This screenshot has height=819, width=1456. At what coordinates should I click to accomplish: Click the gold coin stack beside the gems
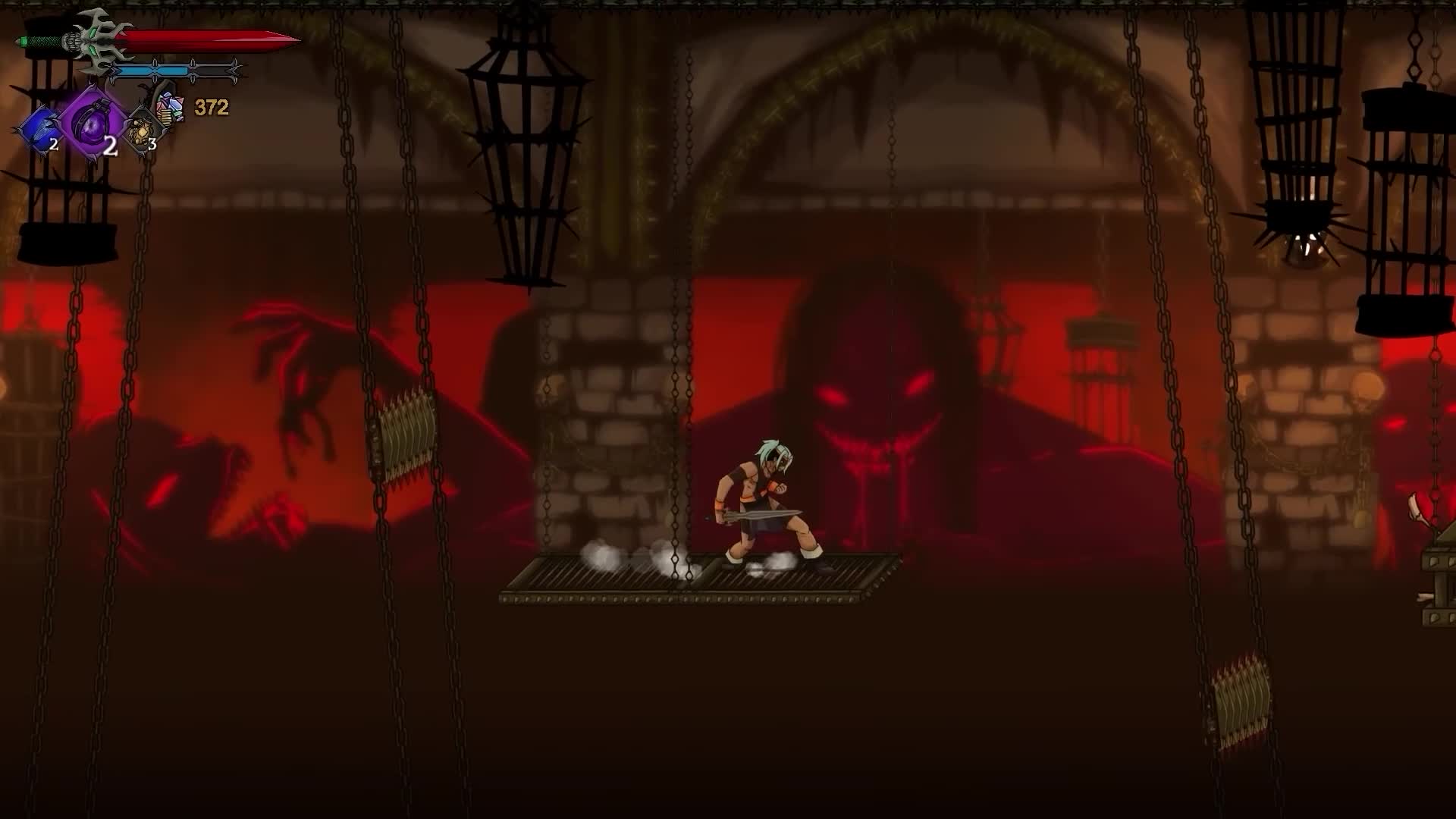click(x=166, y=118)
